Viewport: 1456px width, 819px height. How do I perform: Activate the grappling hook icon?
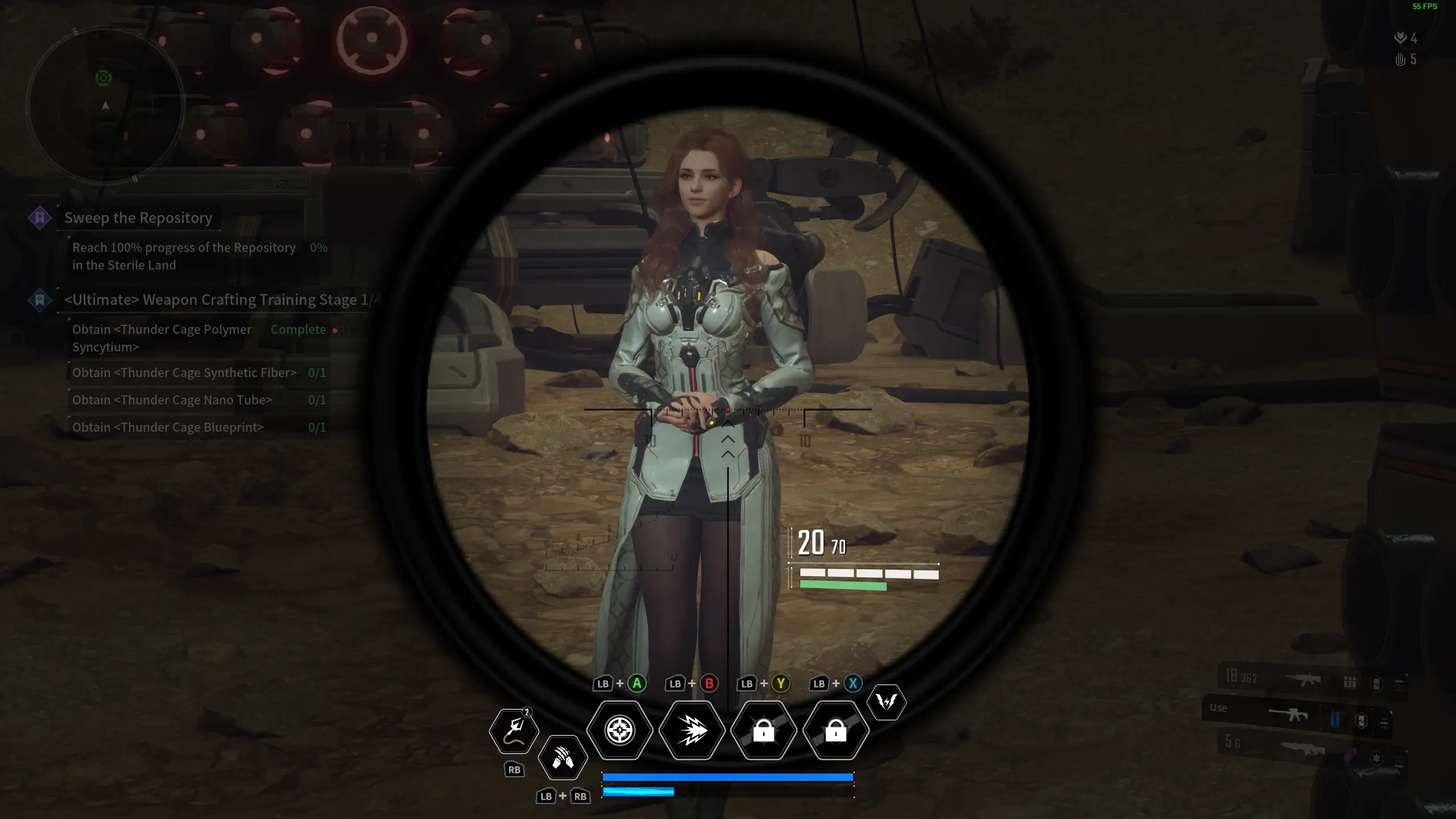click(x=514, y=730)
